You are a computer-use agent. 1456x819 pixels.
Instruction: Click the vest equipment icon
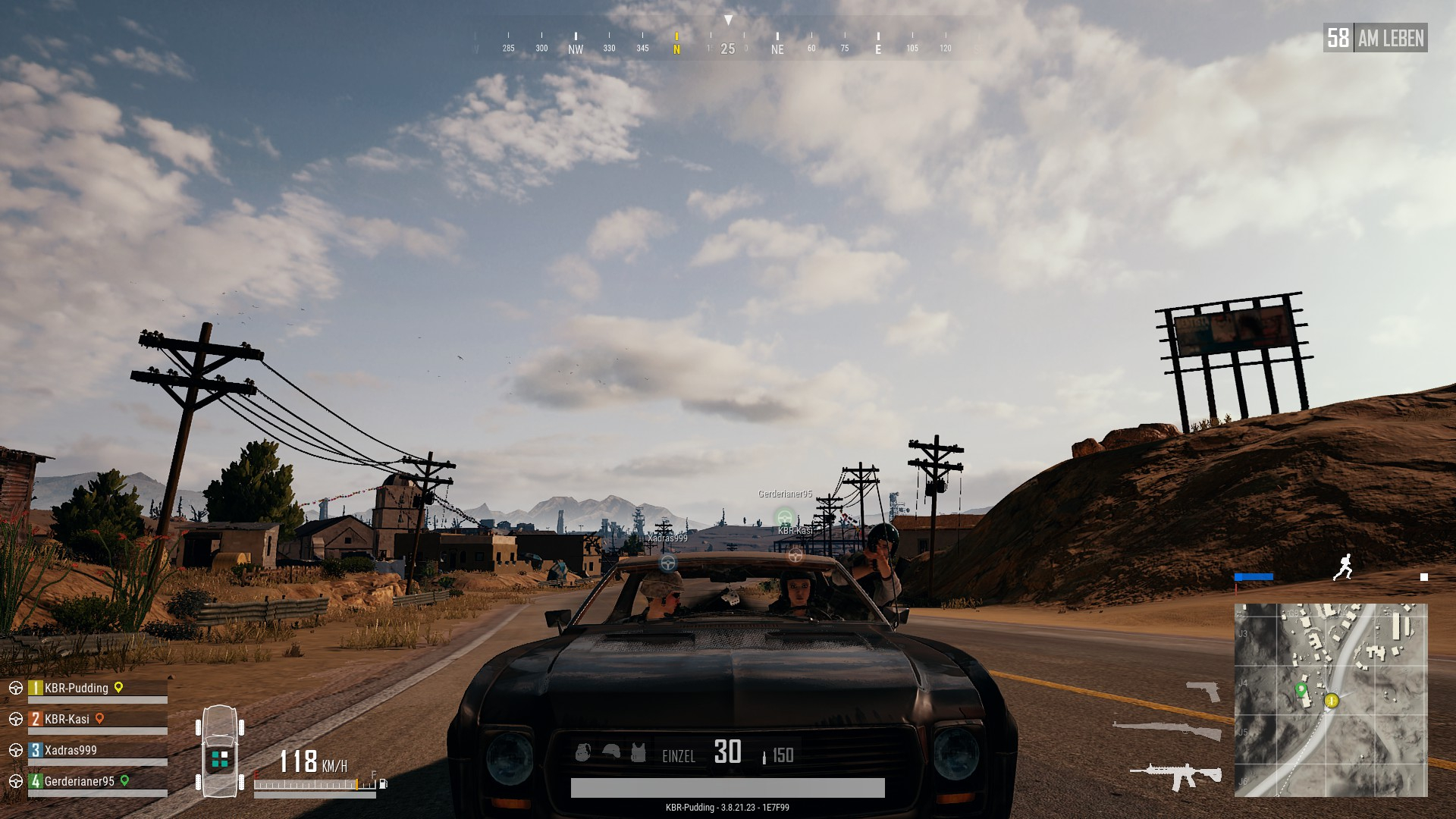pyautogui.click(x=638, y=752)
